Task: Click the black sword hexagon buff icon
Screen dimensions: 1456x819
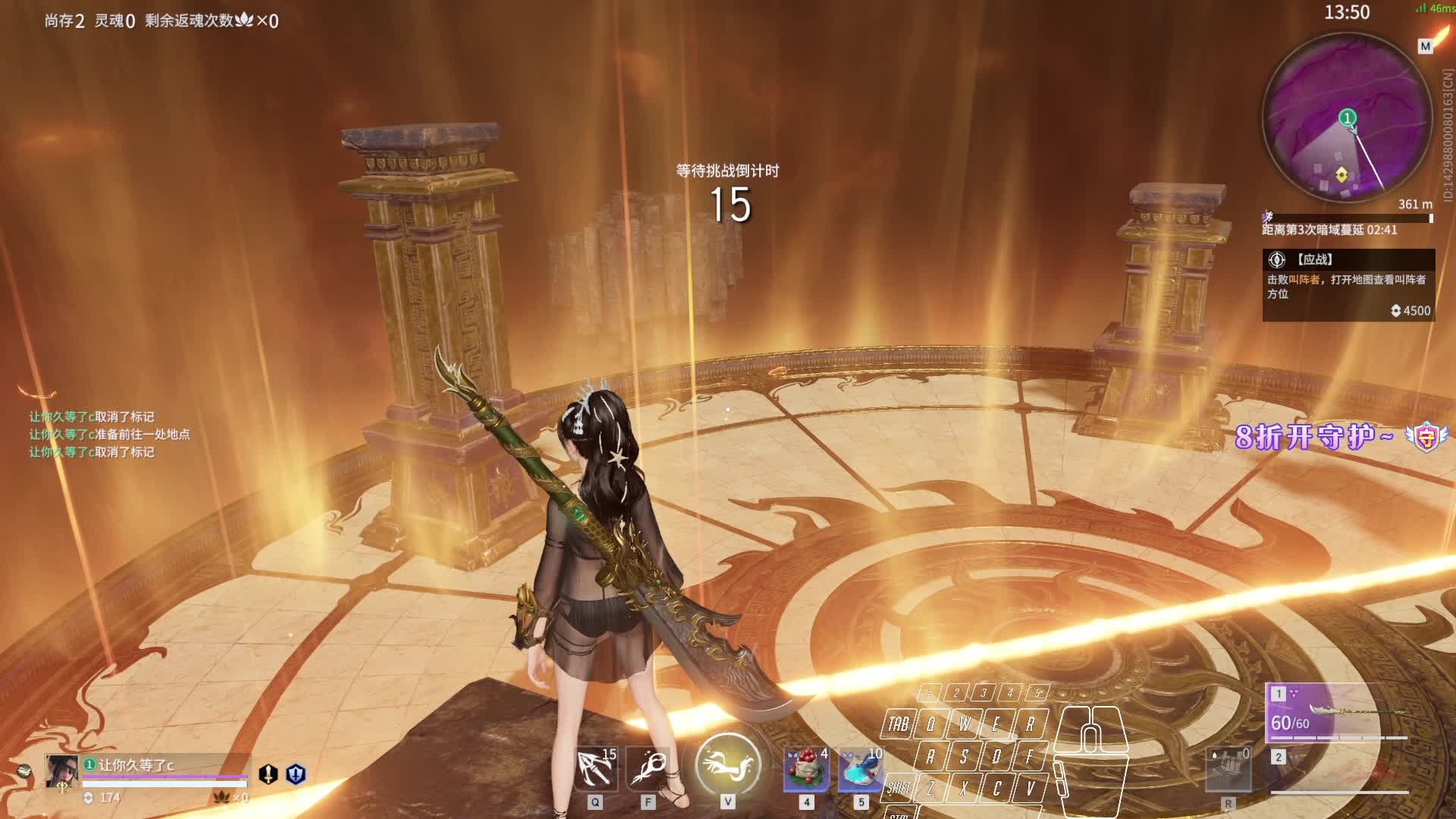Action: click(268, 773)
